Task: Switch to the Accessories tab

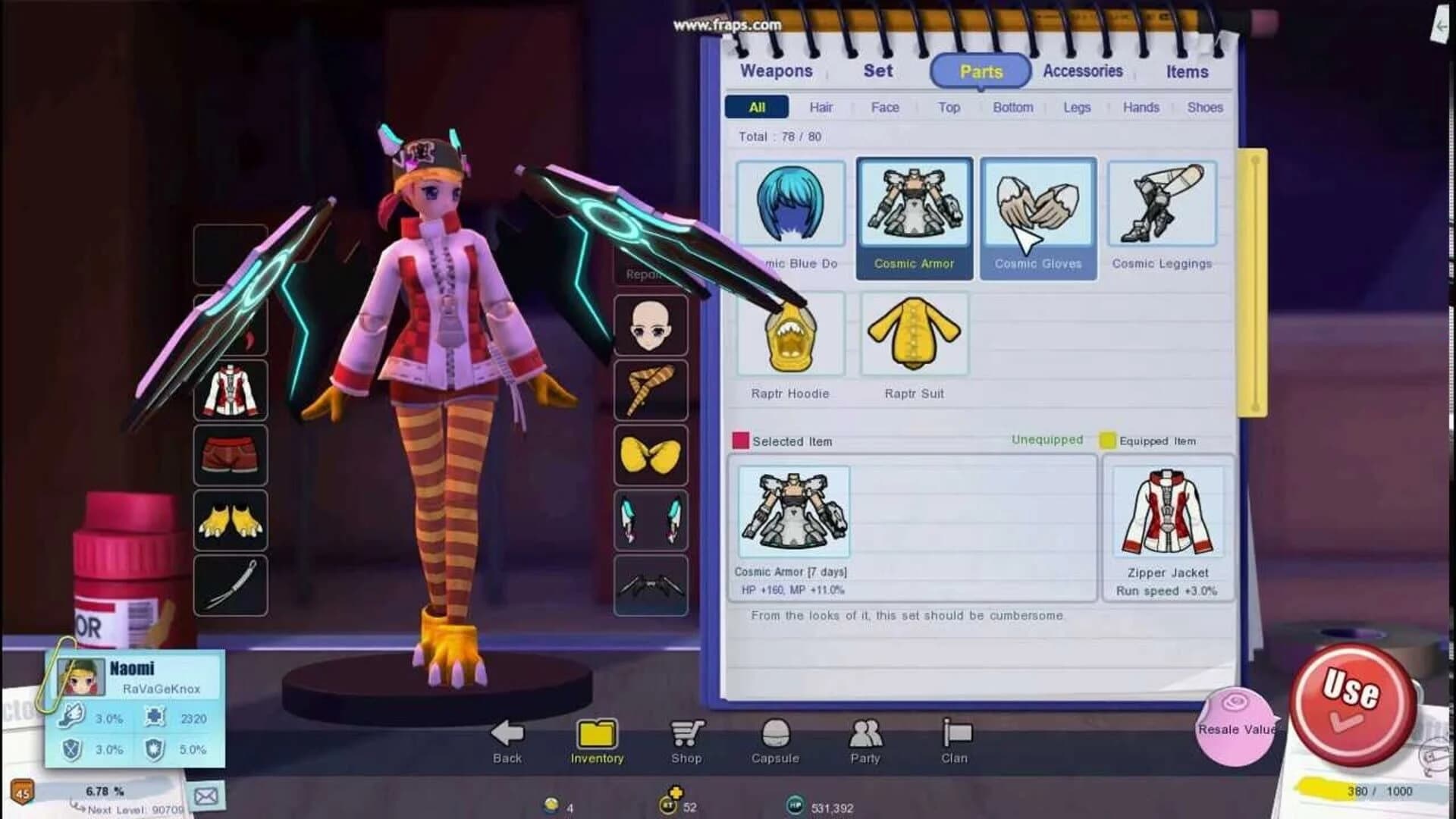Action: point(1083,71)
